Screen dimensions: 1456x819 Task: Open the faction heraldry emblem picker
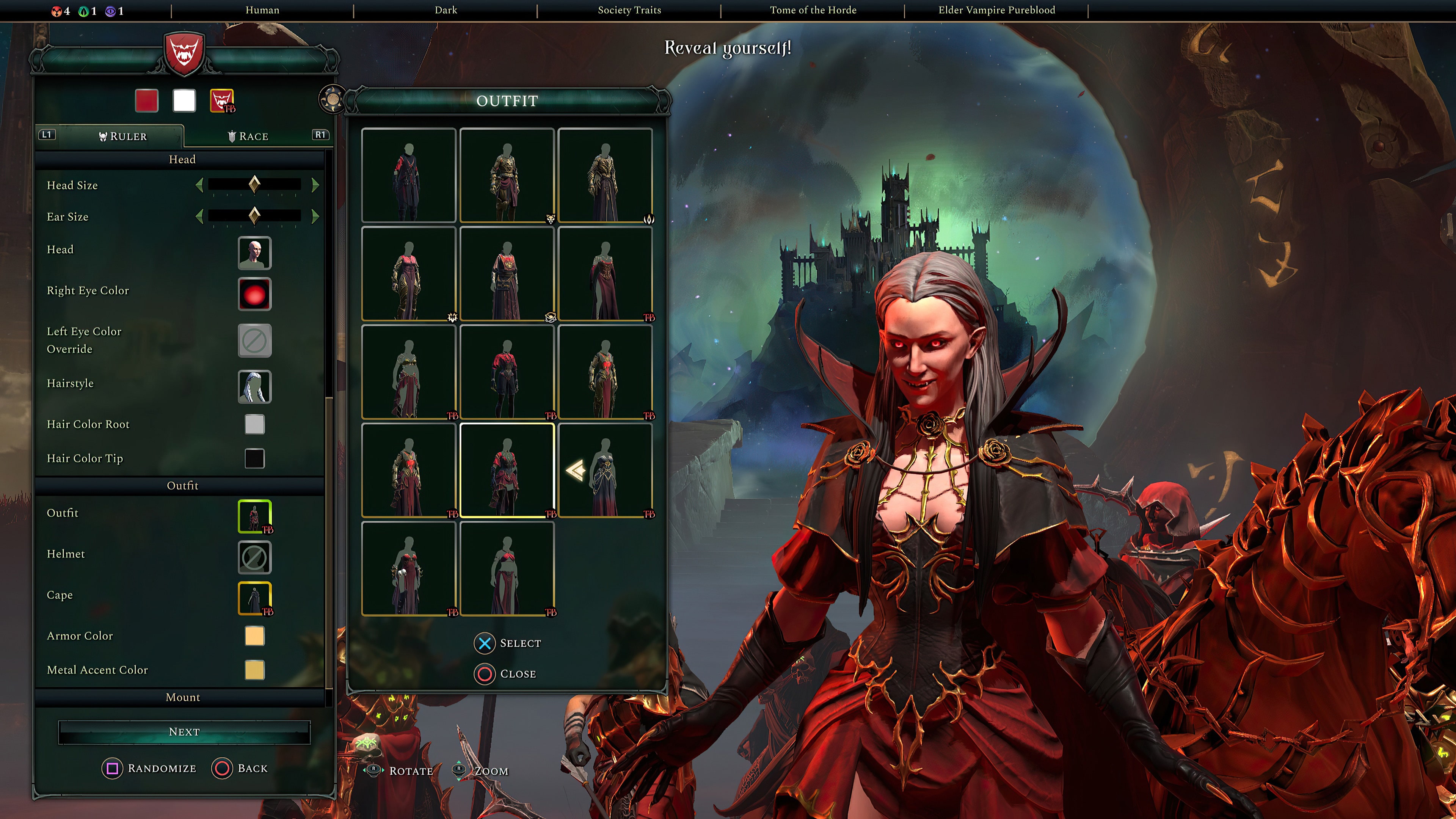(x=221, y=100)
